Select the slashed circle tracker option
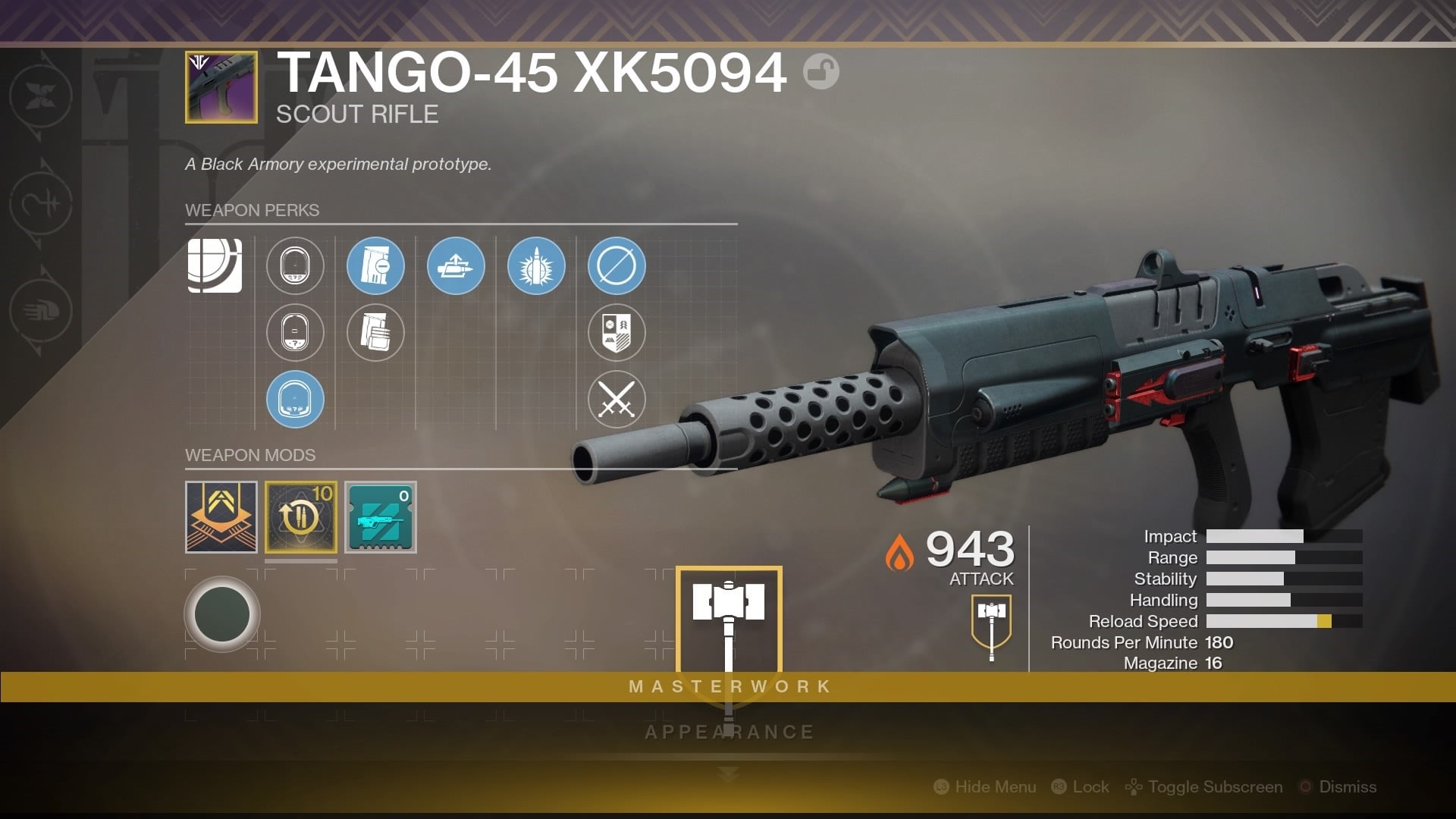The width and height of the screenshot is (1456, 819). pos(617,265)
